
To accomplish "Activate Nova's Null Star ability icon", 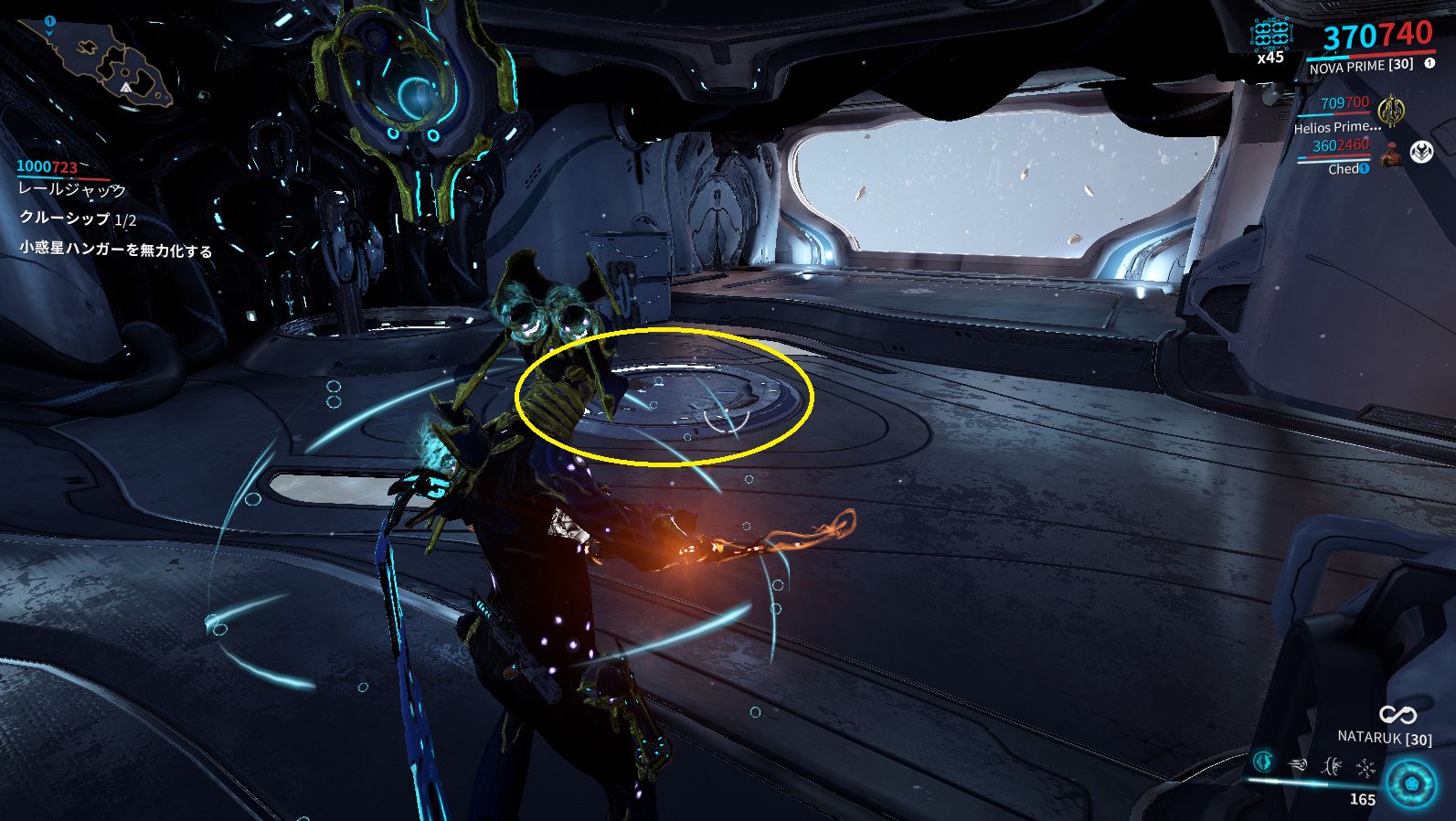I will coord(1264,761).
